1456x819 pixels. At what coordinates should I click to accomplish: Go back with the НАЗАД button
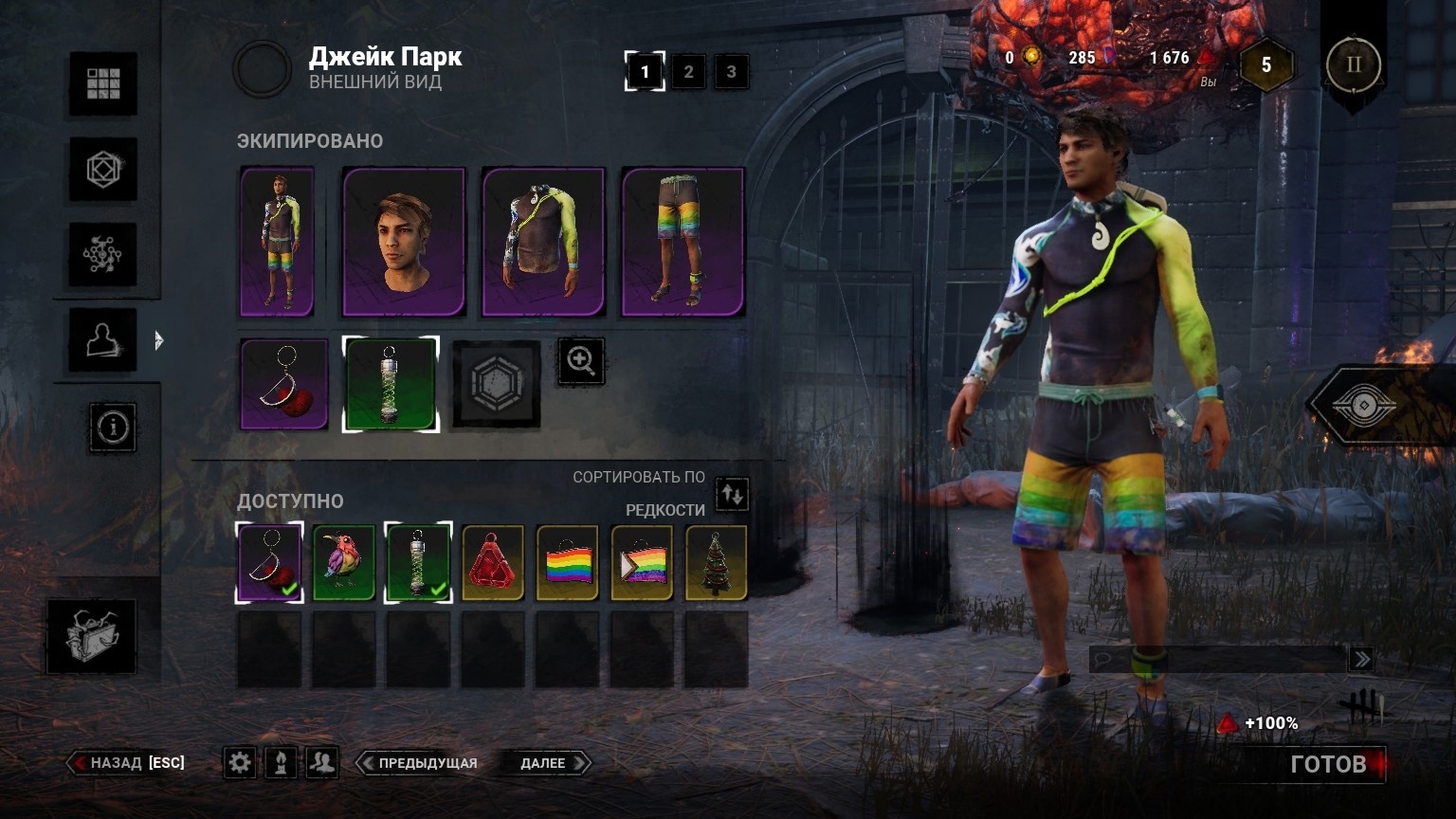tap(126, 763)
